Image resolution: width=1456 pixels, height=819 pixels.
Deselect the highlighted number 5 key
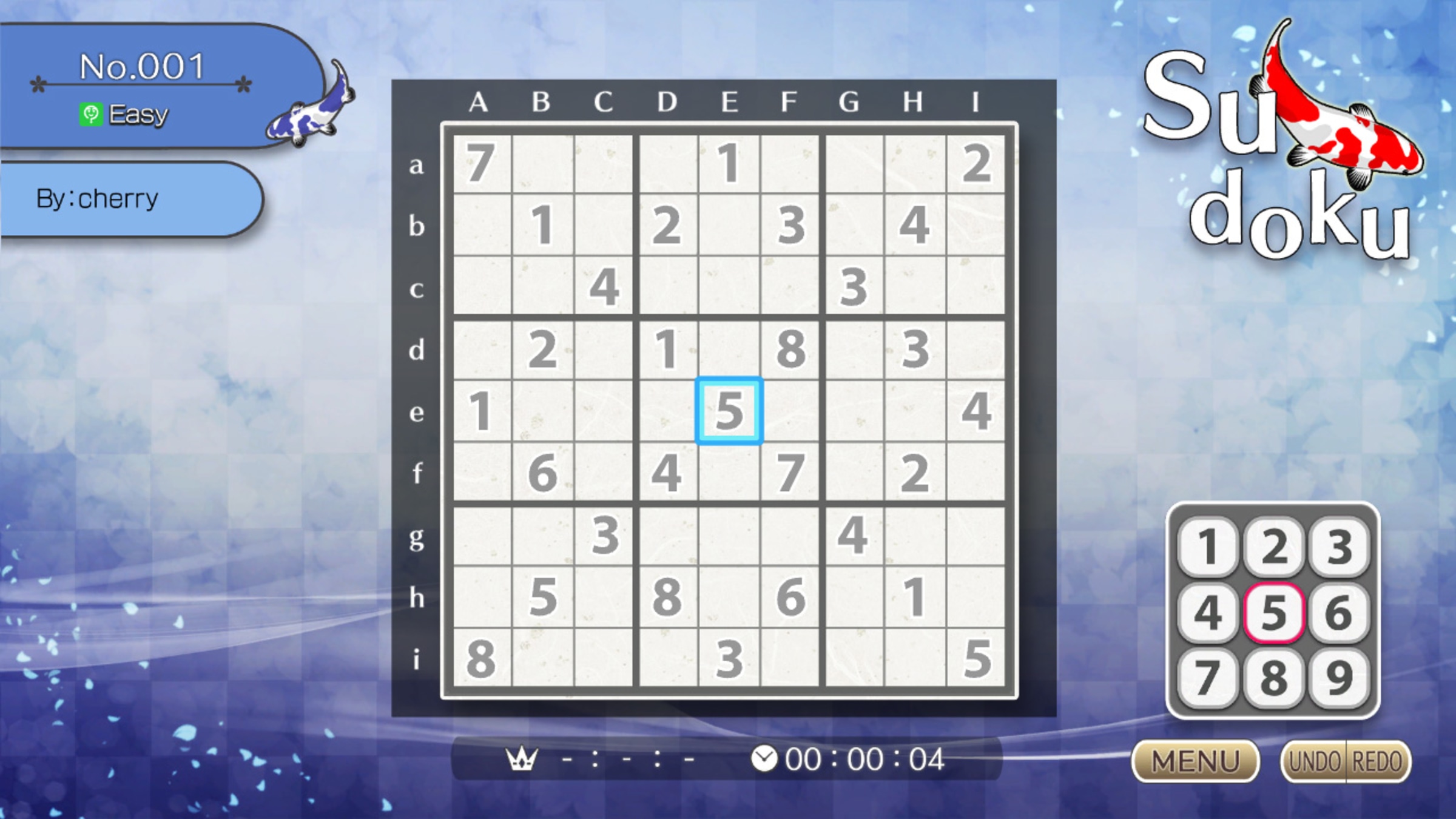[1275, 613]
